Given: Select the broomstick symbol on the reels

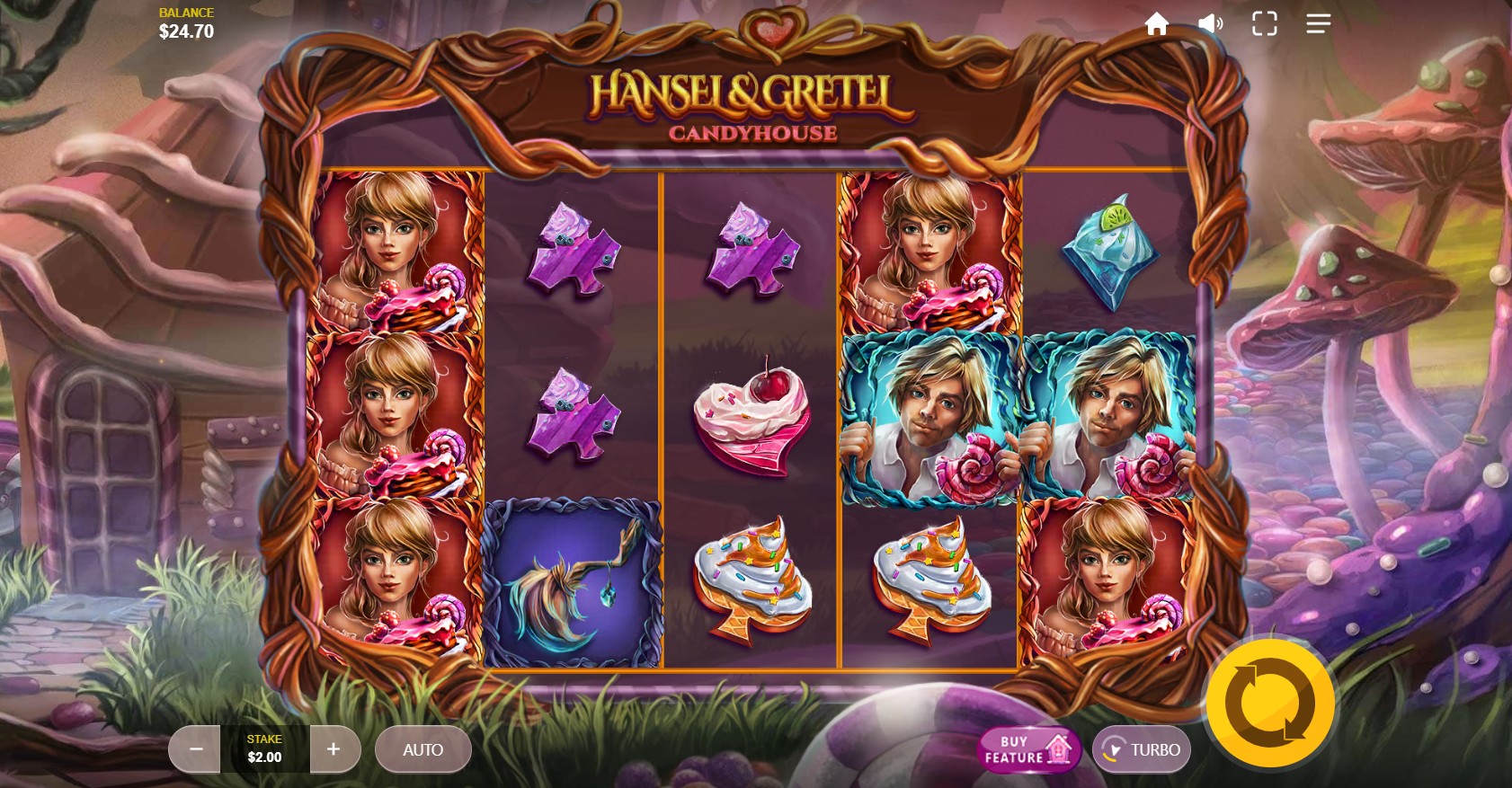Looking at the screenshot, I should [x=573, y=584].
